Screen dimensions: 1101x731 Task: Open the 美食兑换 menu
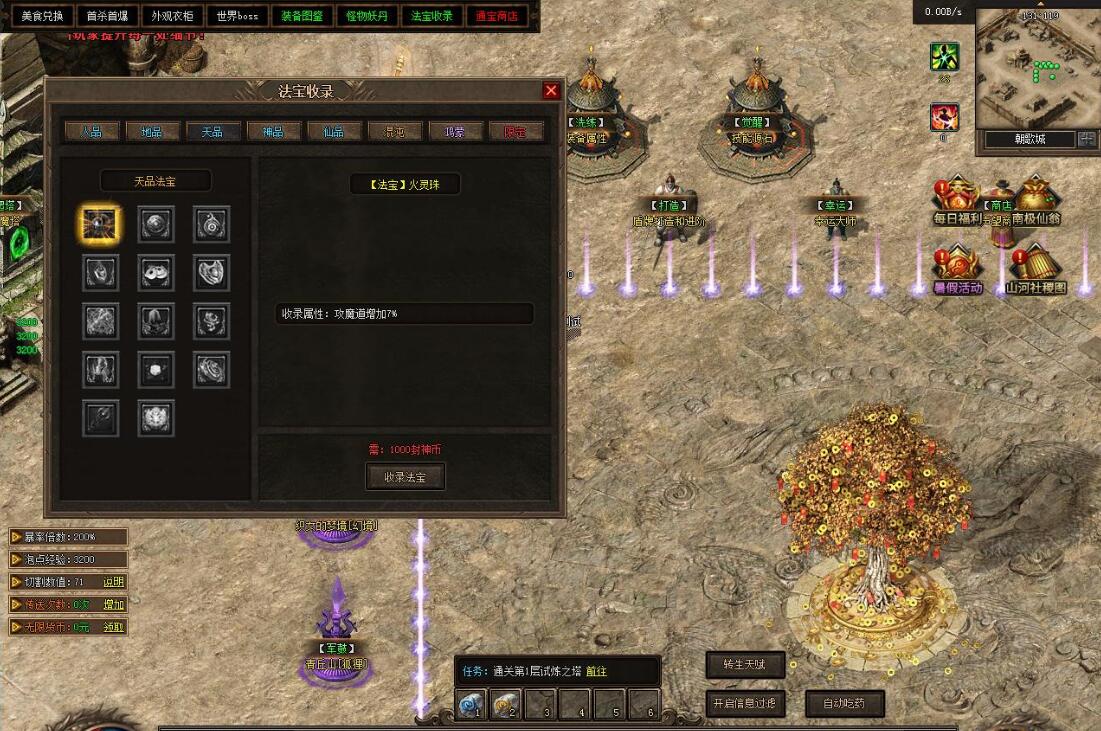point(42,16)
